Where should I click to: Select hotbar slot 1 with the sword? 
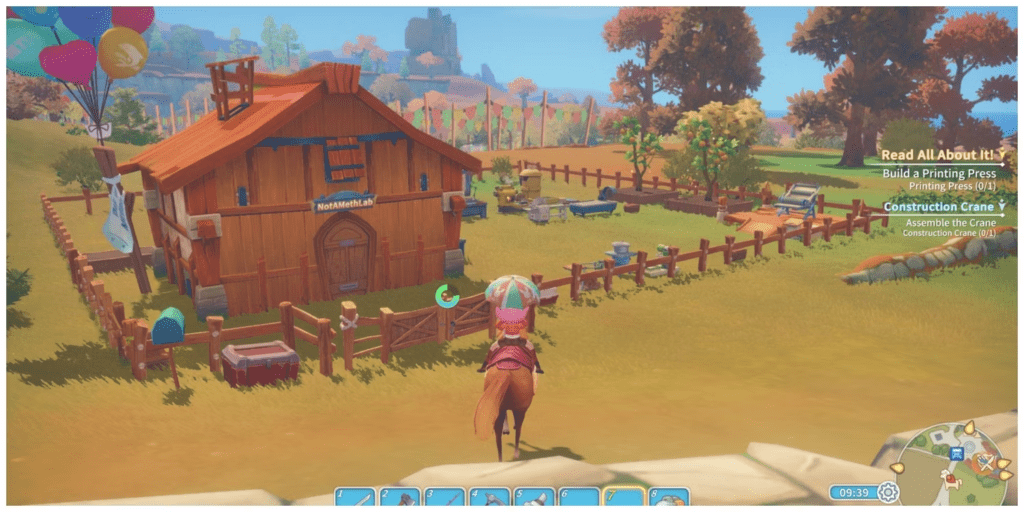click(x=355, y=497)
